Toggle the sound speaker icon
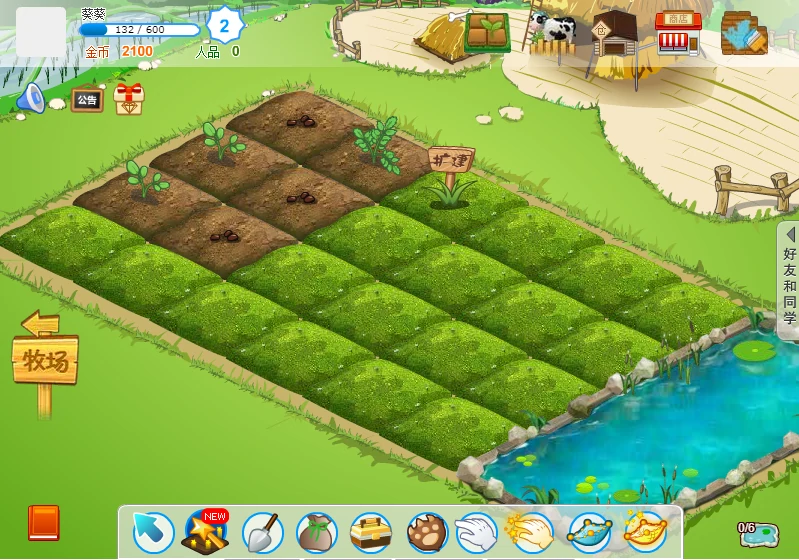This screenshot has height=560, width=799. pos(31,98)
